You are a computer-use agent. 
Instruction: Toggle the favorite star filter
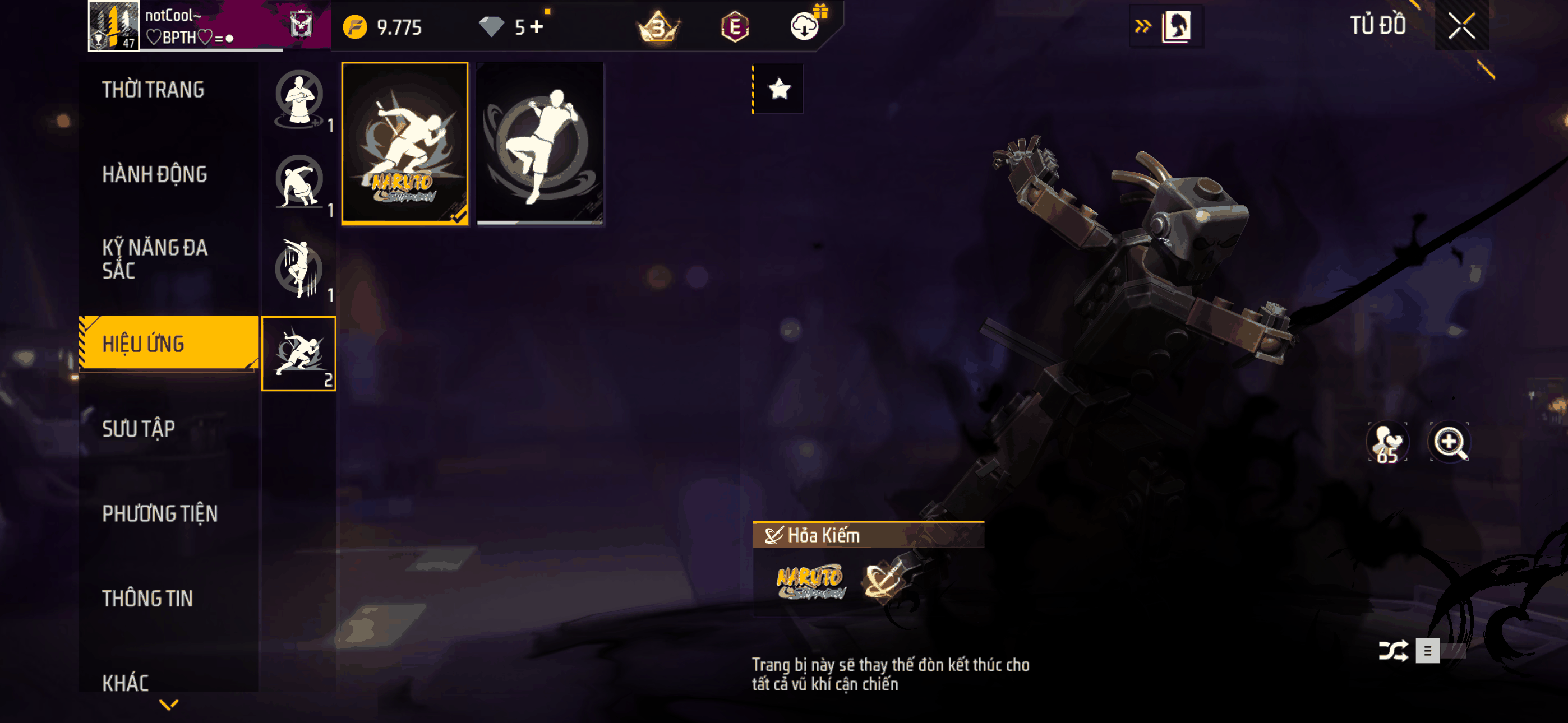tap(779, 90)
